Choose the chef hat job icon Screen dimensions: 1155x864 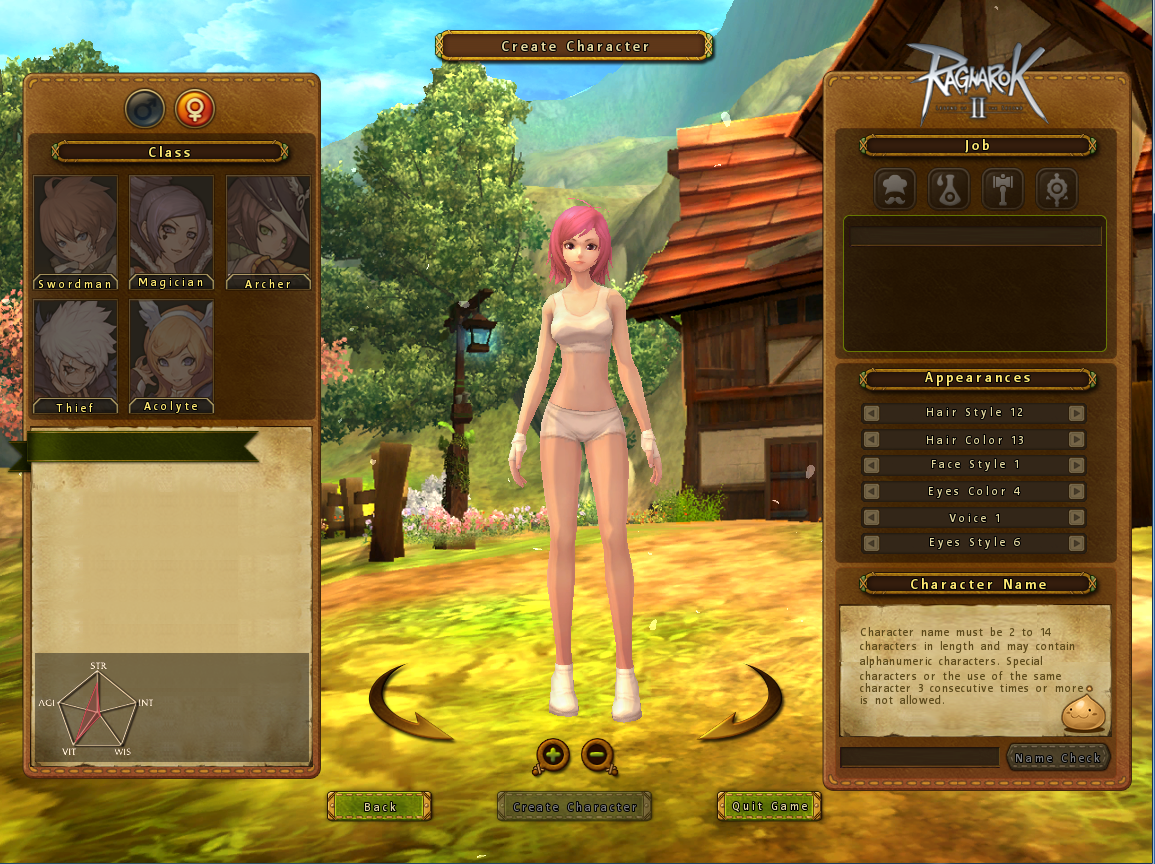[x=895, y=188]
